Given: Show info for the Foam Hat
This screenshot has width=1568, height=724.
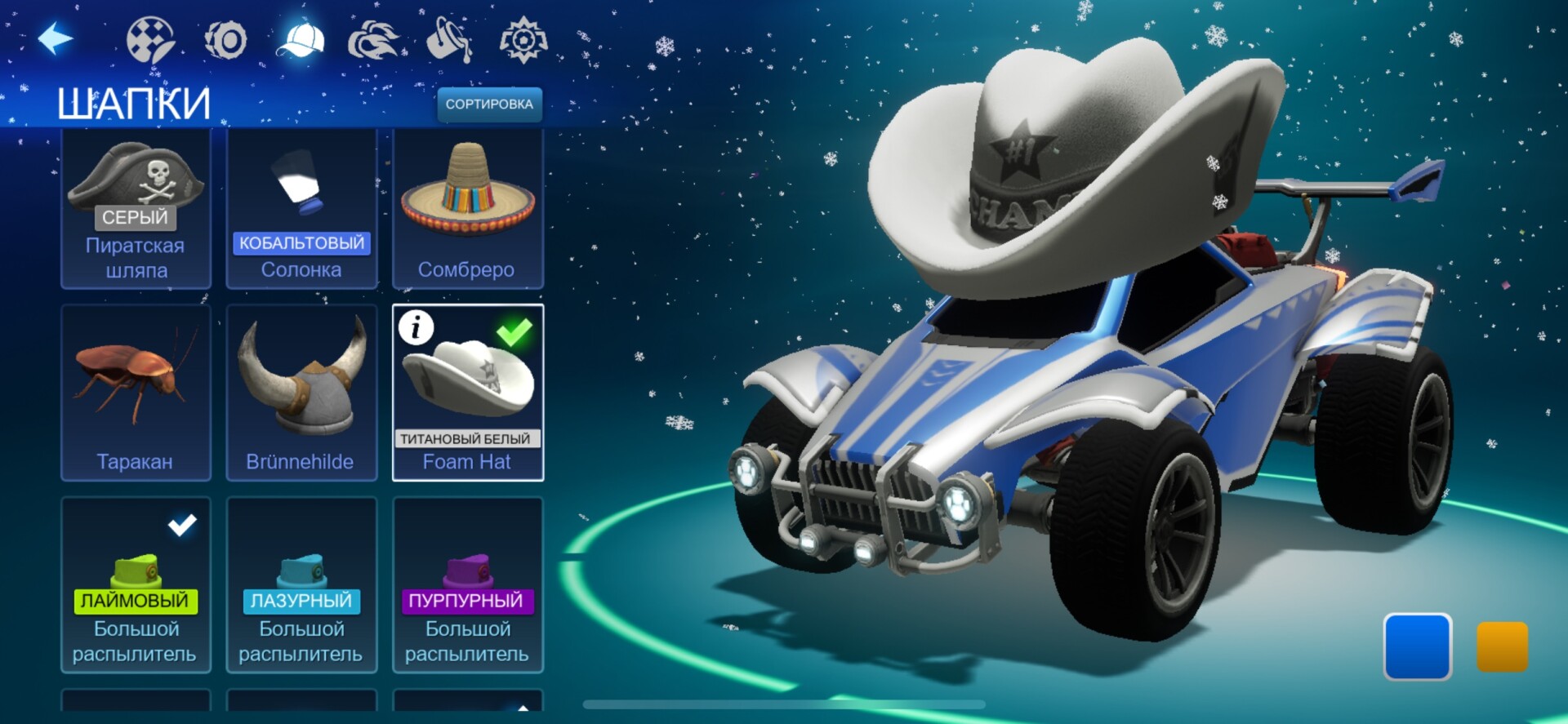Looking at the screenshot, I should 416,328.
